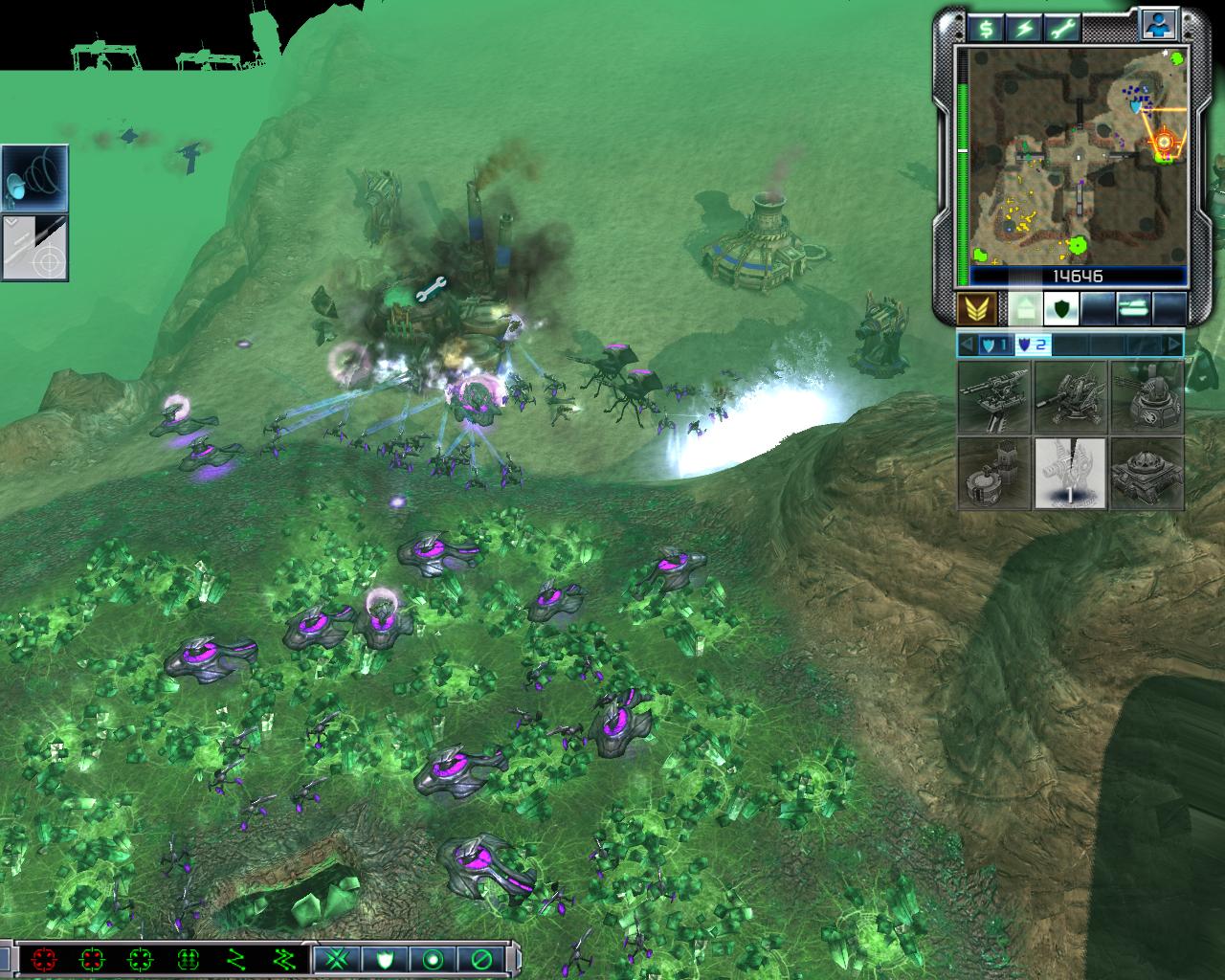Choose the green shield guard command

(x=386, y=958)
